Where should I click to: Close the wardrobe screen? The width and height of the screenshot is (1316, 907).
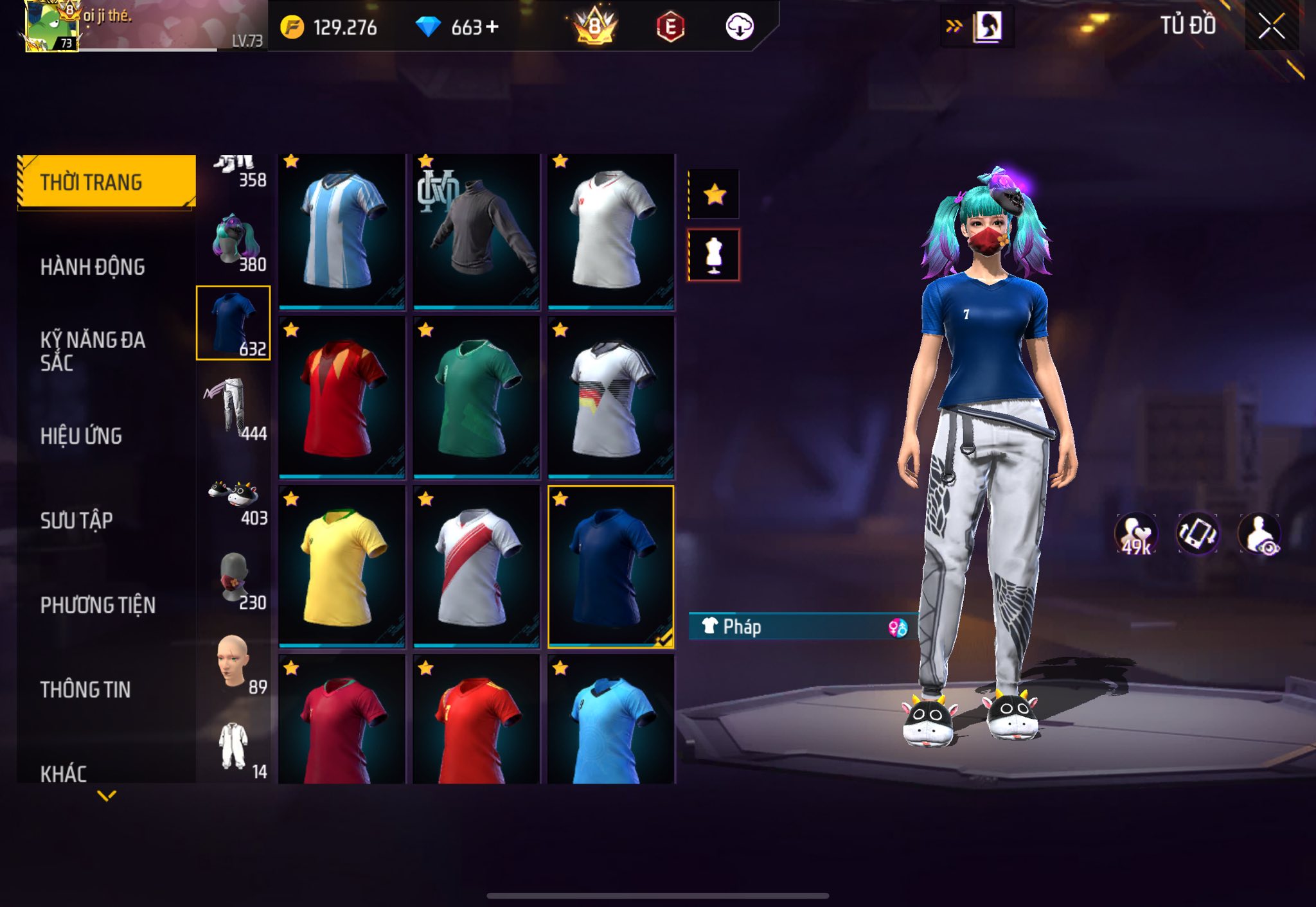point(1271,26)
